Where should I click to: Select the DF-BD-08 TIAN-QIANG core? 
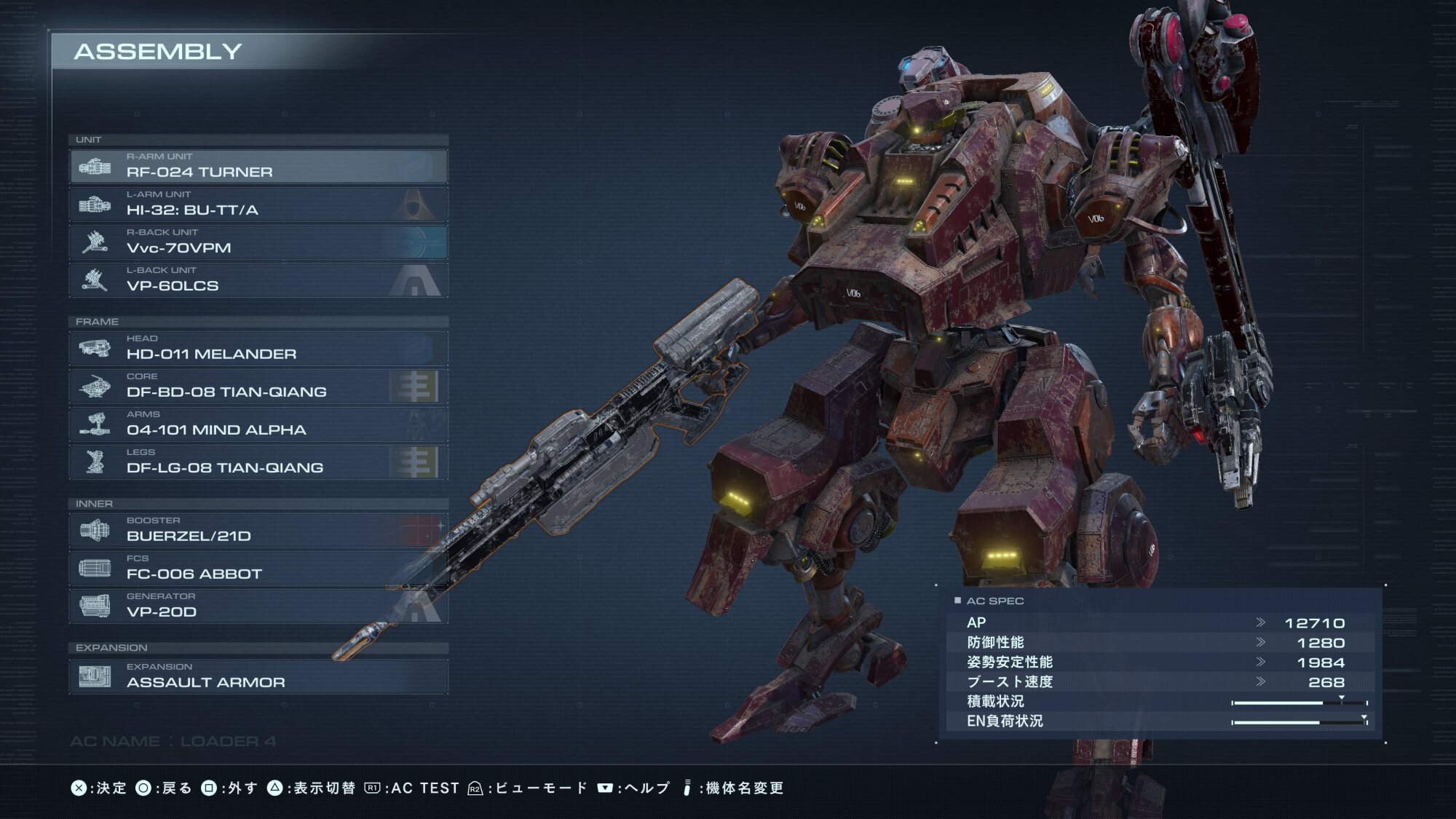258,387
